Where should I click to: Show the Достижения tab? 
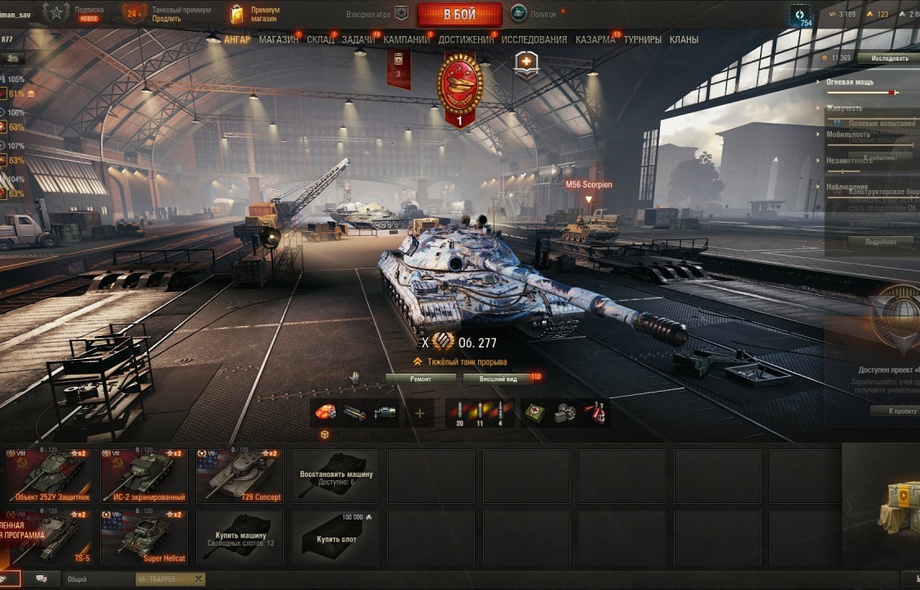coord(465,40)
